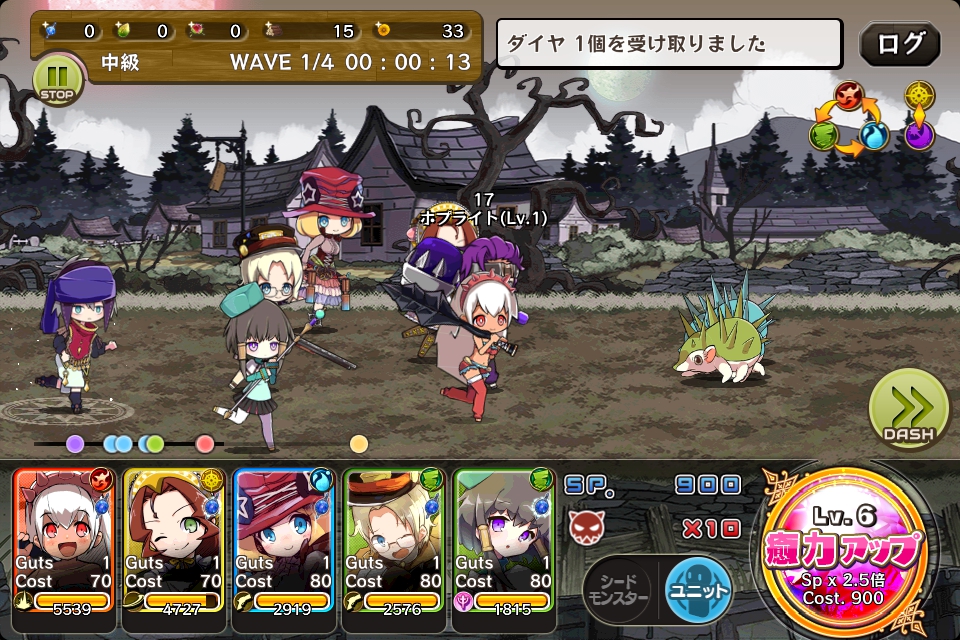Image resolution: width=960 pixels, height=640 pixels.
Task: Activate the DASH button
Action: point(908,410)
